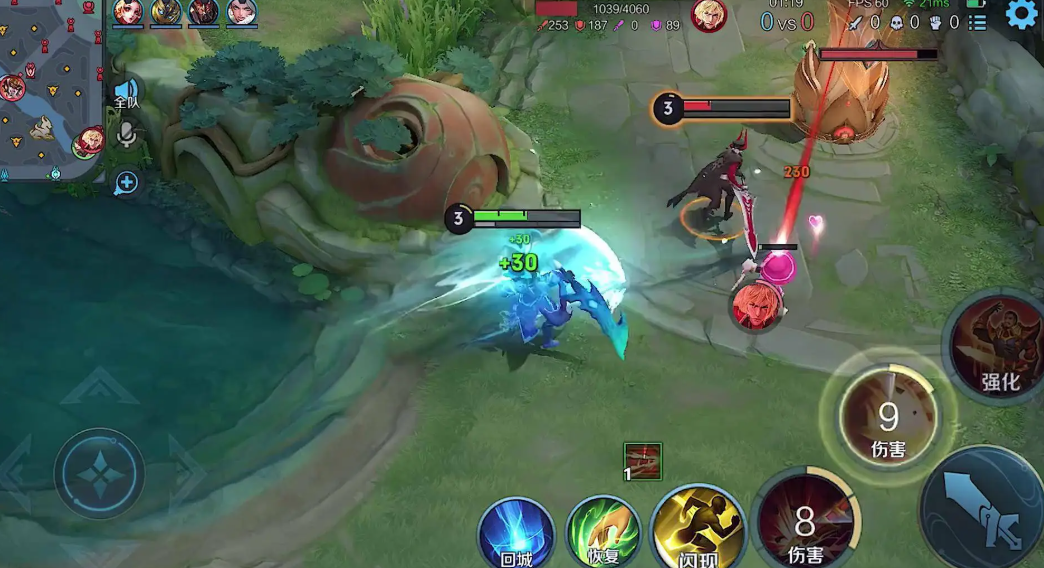
Task: Use the 回城 recall ability
Action: [516, 535]
